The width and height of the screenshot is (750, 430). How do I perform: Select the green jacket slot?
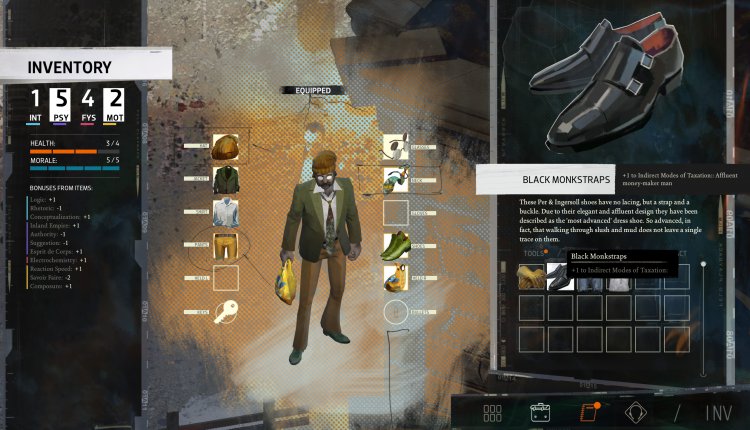(226, 181)
